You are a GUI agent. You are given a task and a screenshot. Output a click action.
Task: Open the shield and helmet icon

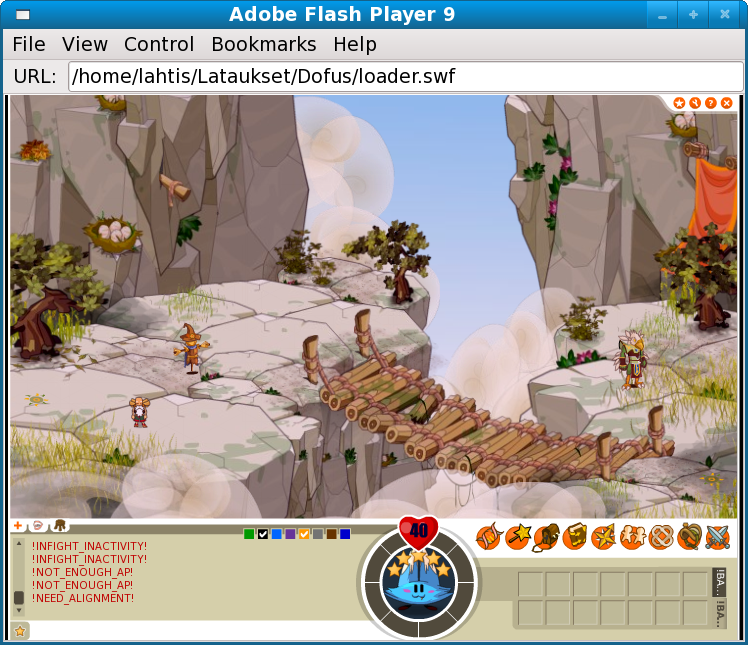click(x=689, y=538)
